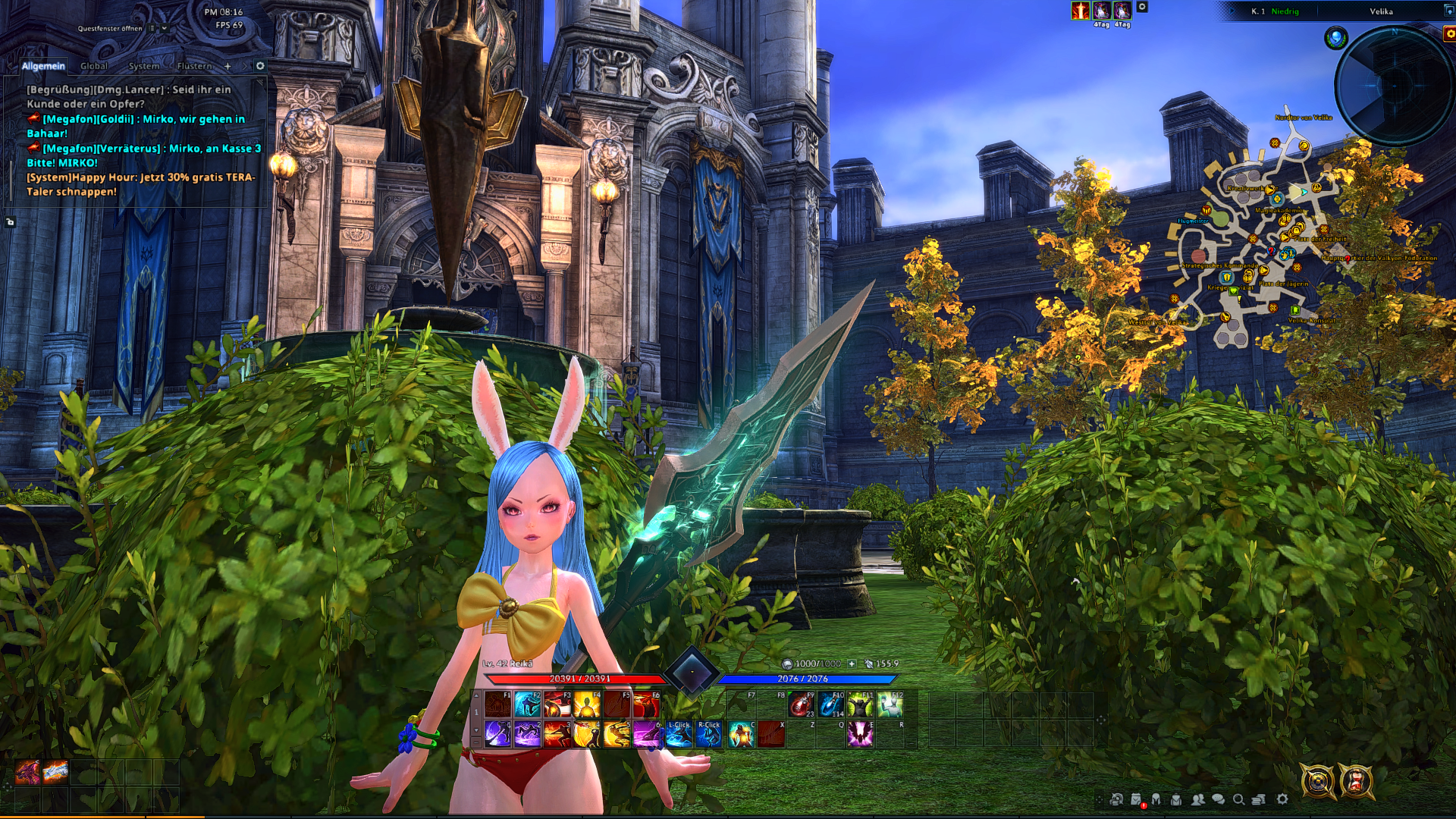Screen dimensions: 1456x819
Task: Click the L-Click basic attack skill slot
Action: coord(679,734)
